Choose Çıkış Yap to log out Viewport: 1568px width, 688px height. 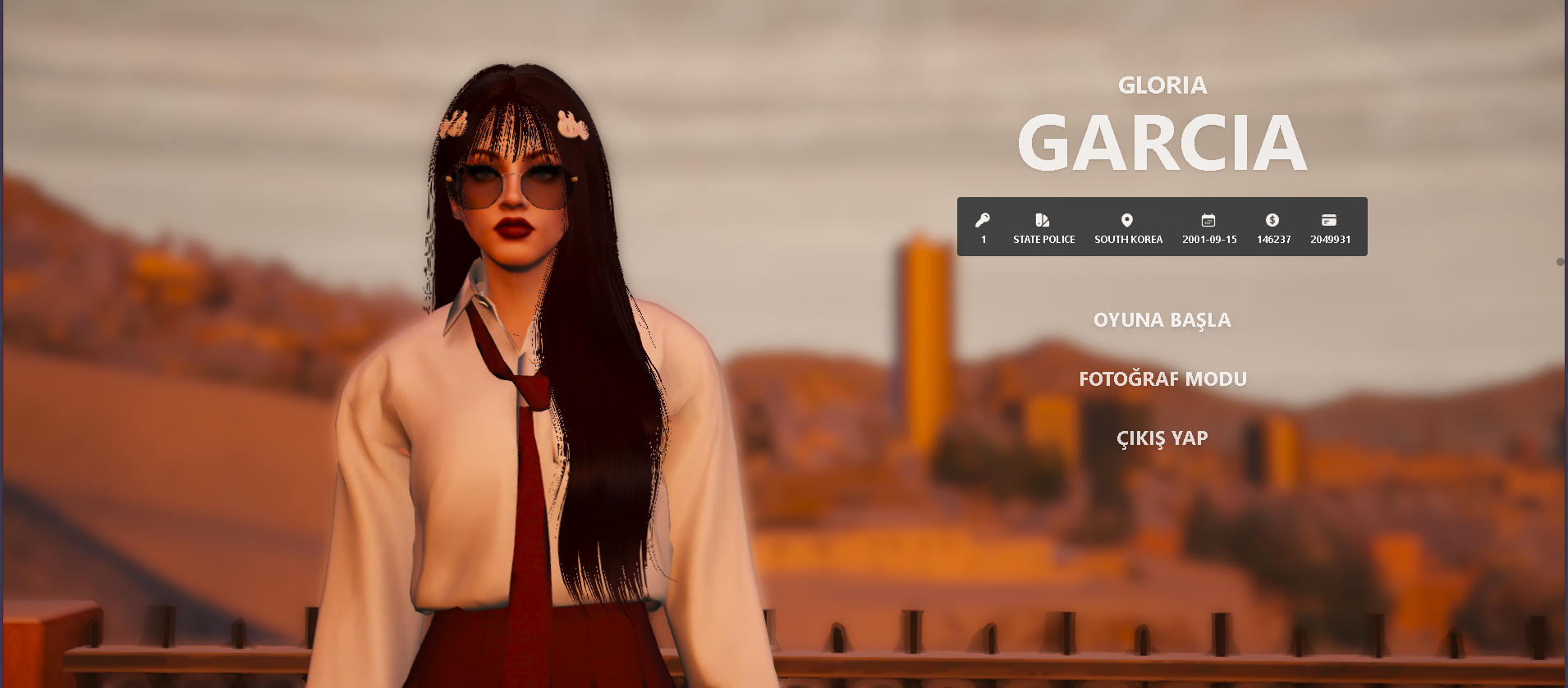pos(1162,438)
